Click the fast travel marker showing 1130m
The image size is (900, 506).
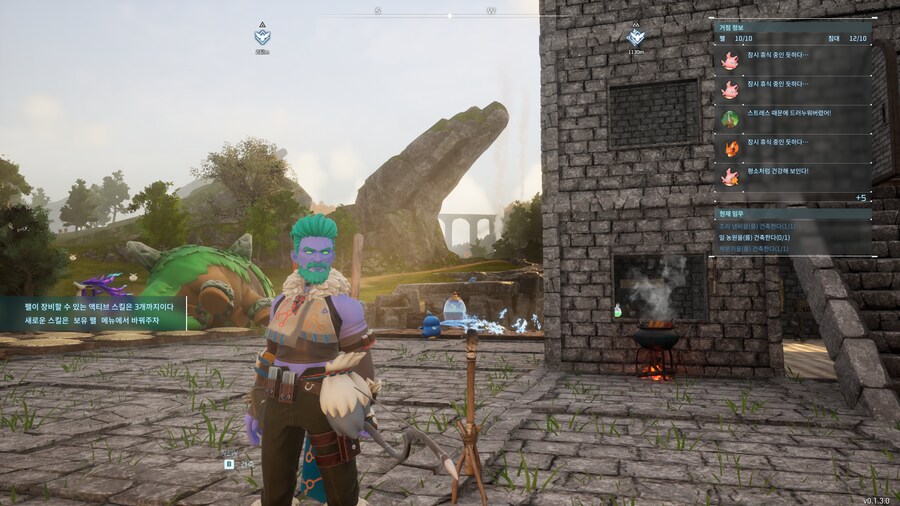(x=635, y=37)
